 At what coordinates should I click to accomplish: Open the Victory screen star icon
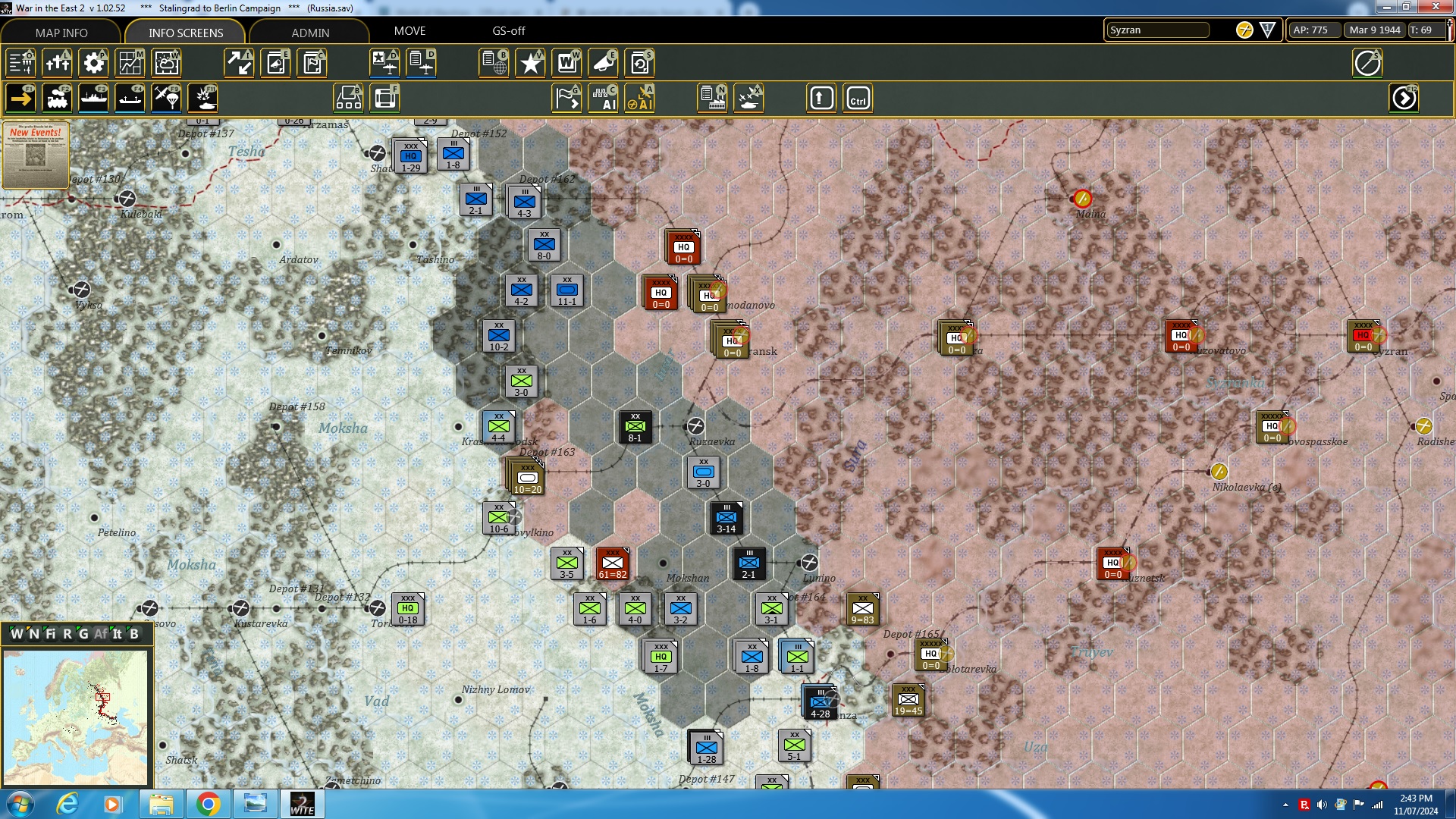click(529, 63)
